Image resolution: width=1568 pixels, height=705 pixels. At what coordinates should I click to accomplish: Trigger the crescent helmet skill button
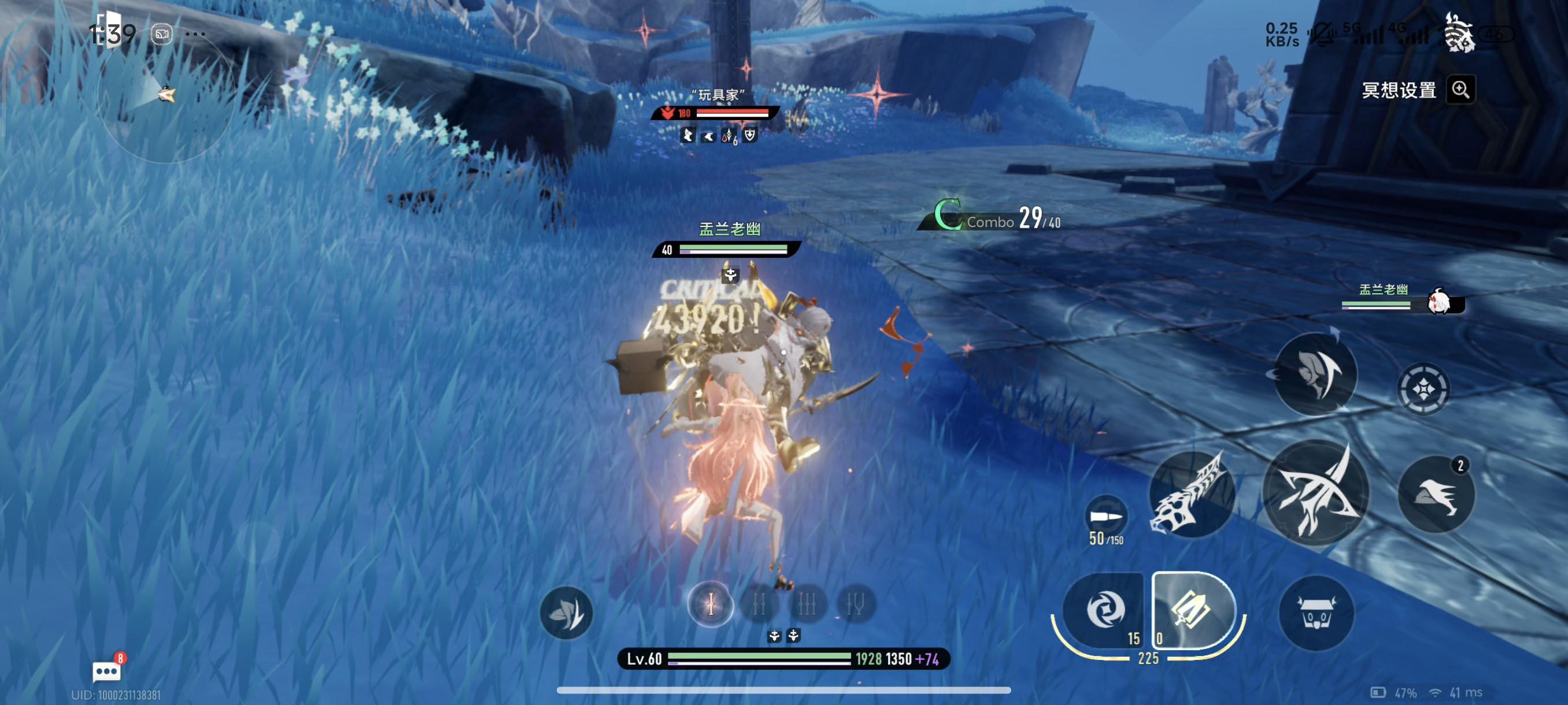click(x=1315, y=374)
